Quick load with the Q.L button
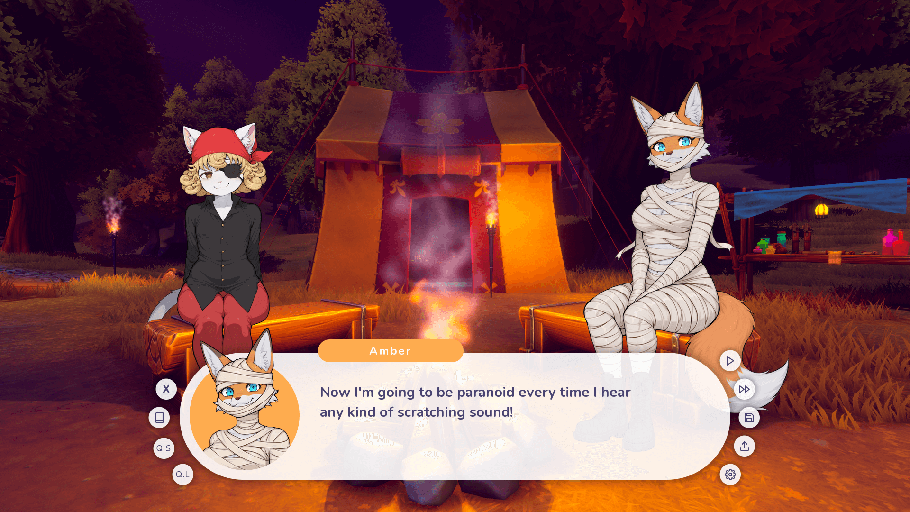The image size is (910, 512). coord(183,475)
